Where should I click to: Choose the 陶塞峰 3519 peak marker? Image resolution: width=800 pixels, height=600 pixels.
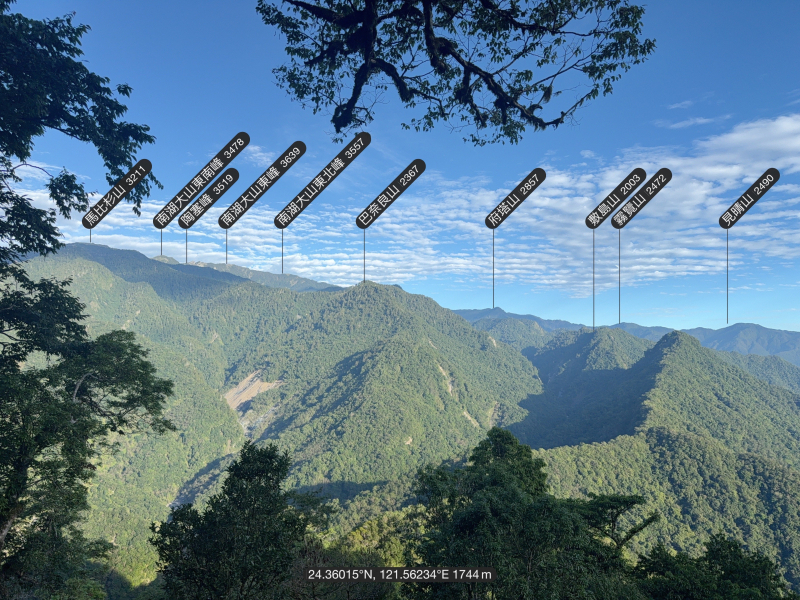coord(208,199)
